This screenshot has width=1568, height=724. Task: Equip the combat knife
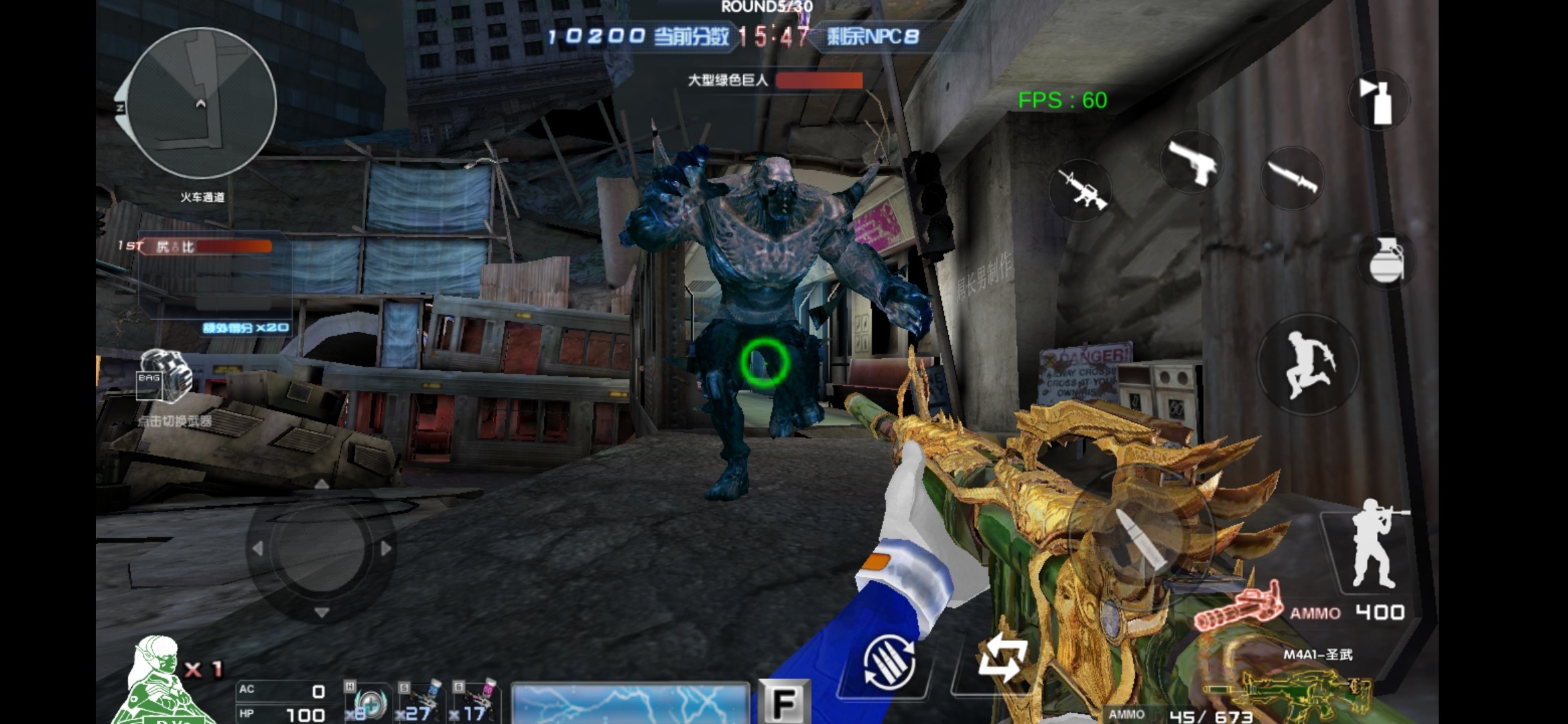tap(1291, 177)
